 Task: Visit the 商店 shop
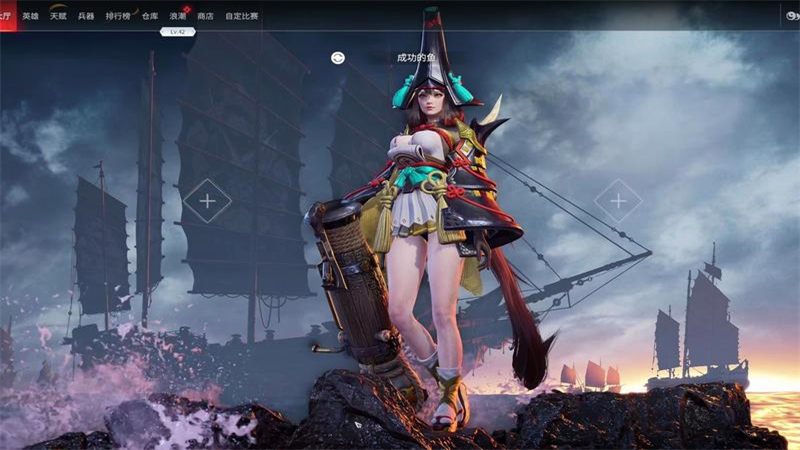pos(206,16)
